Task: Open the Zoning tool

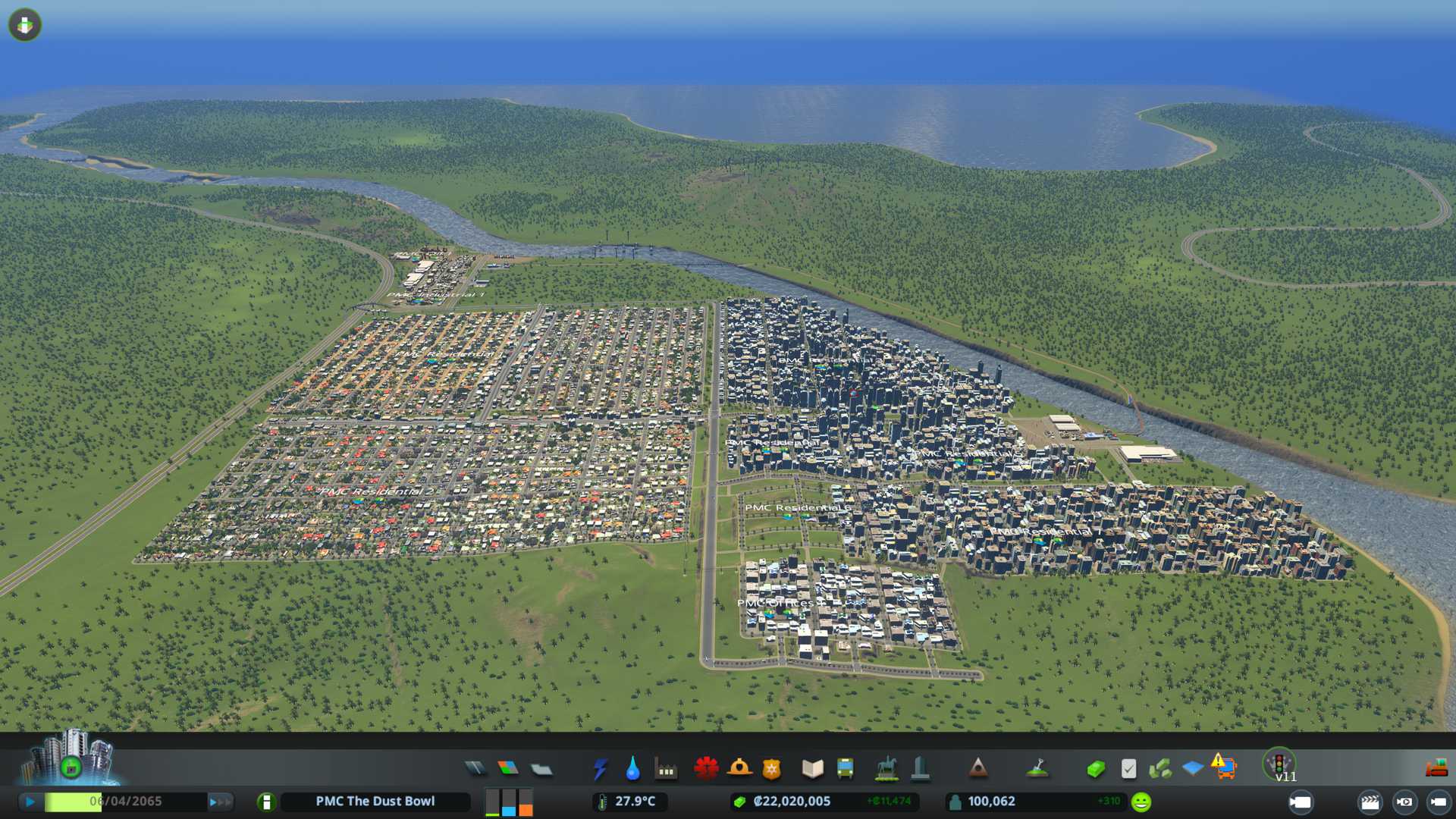Action: click(x=508, y=769)
